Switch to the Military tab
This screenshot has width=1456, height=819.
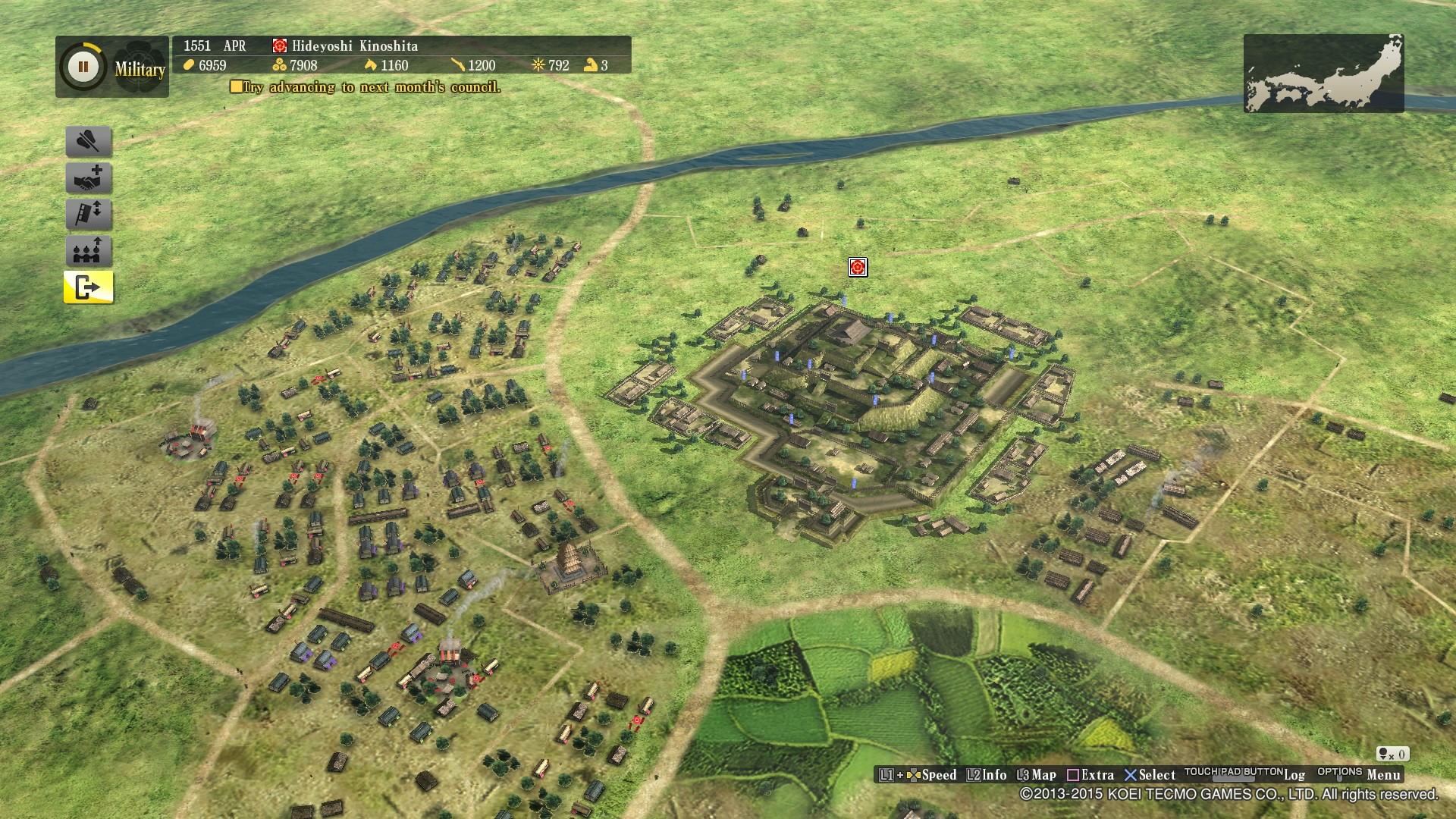[x=140, y=71]
